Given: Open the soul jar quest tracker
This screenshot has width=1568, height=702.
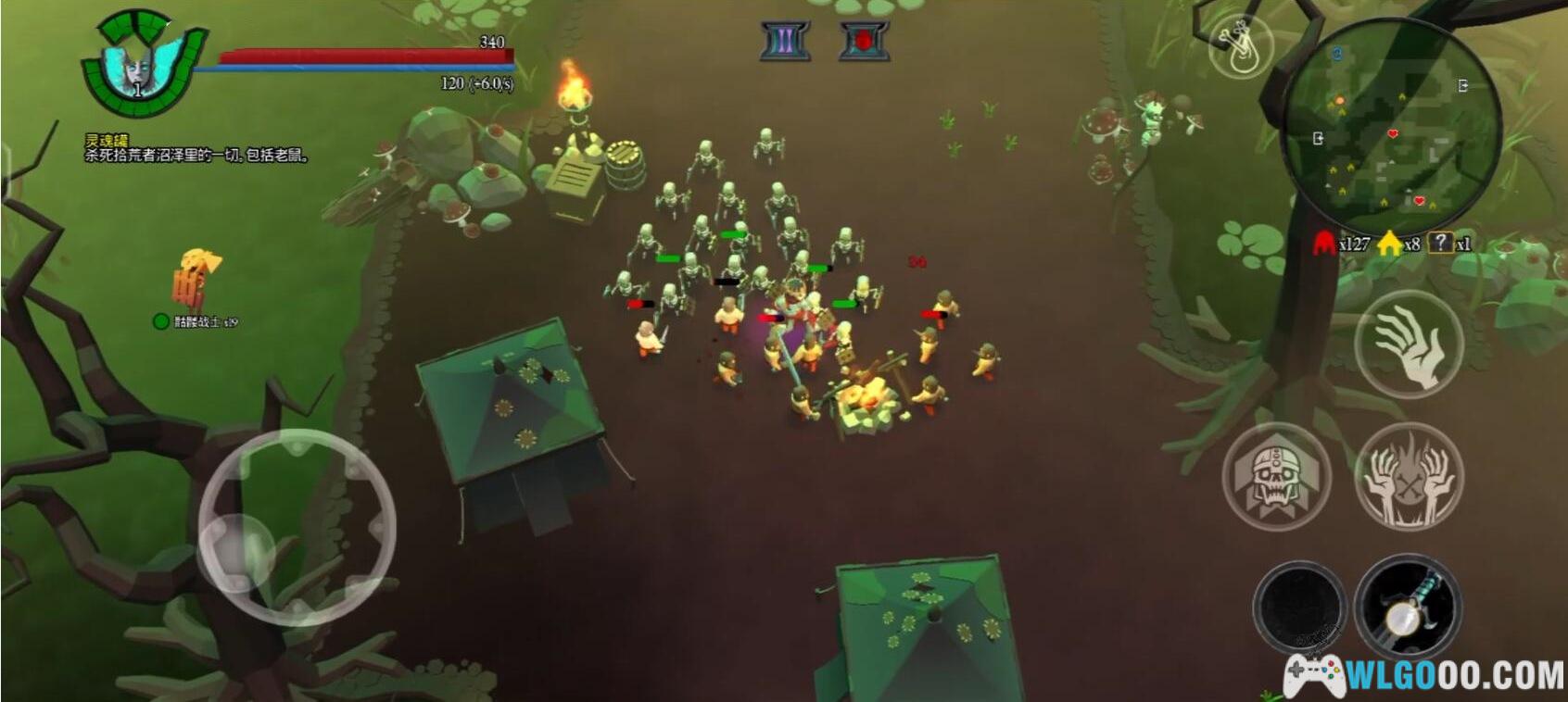Looking at the screenshot, I should (x=195, y=148).
